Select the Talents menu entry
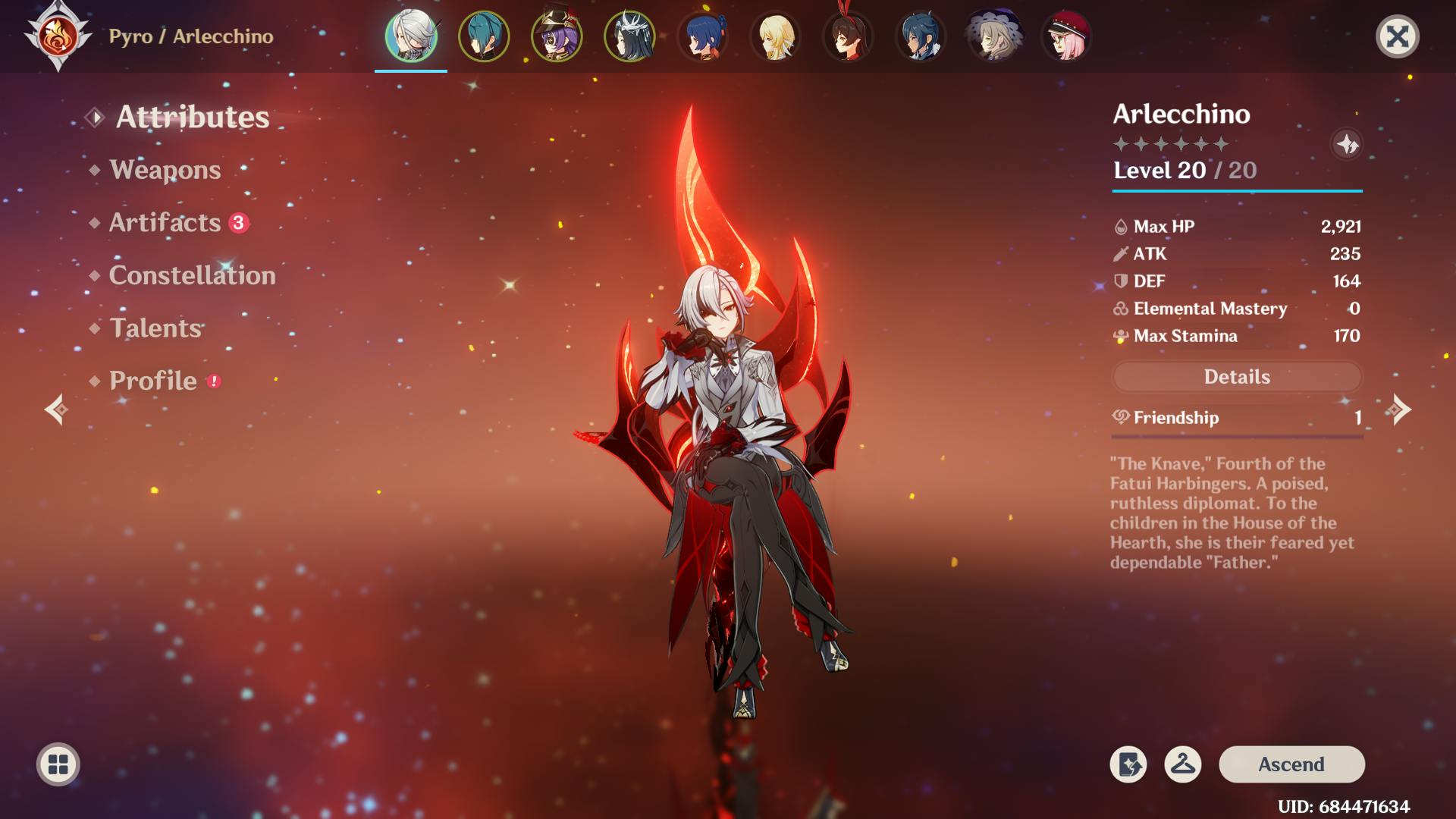The image size is (1456, 819). [155, 328]
